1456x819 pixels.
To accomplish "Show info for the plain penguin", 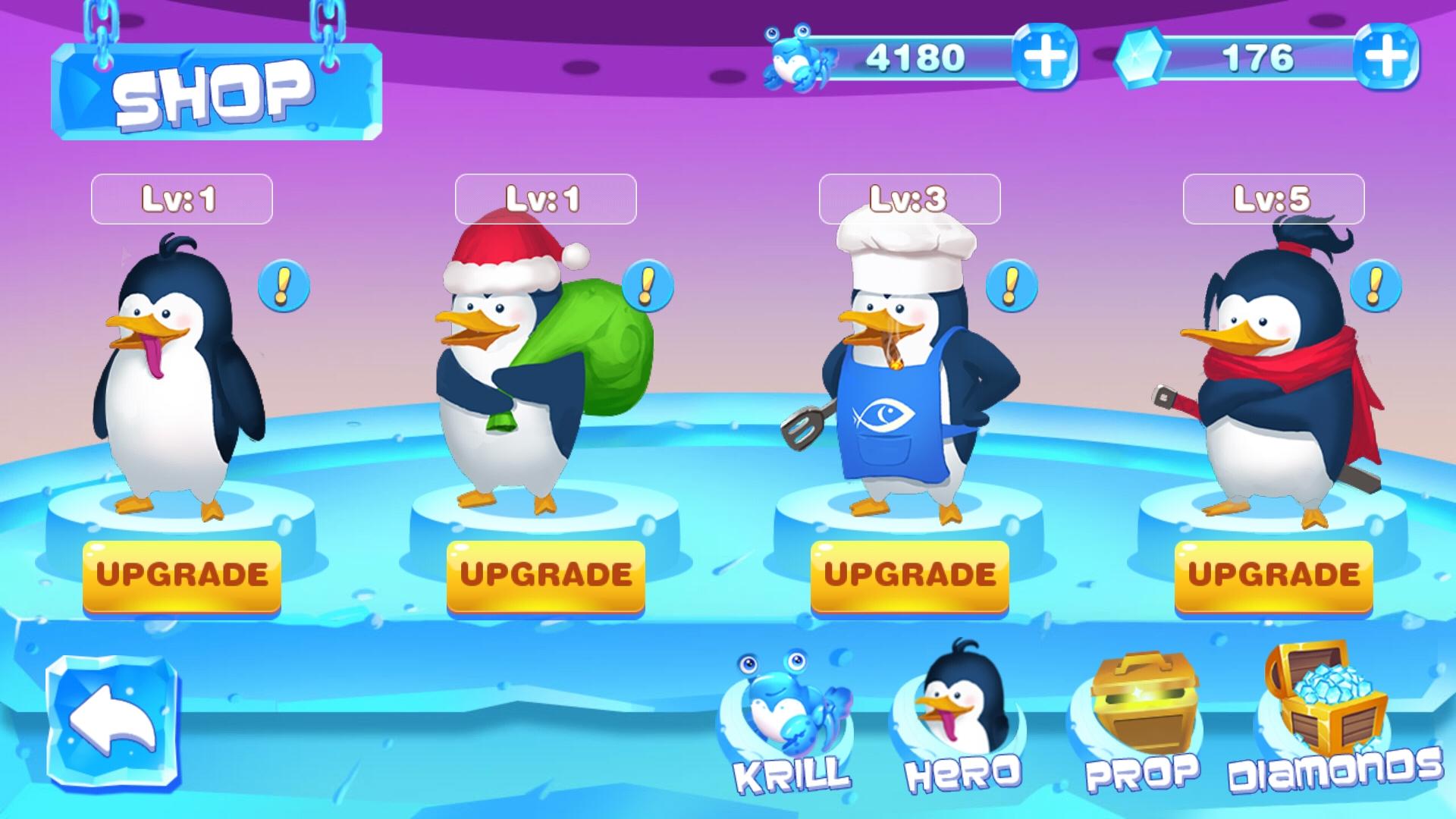I will 284,286.
